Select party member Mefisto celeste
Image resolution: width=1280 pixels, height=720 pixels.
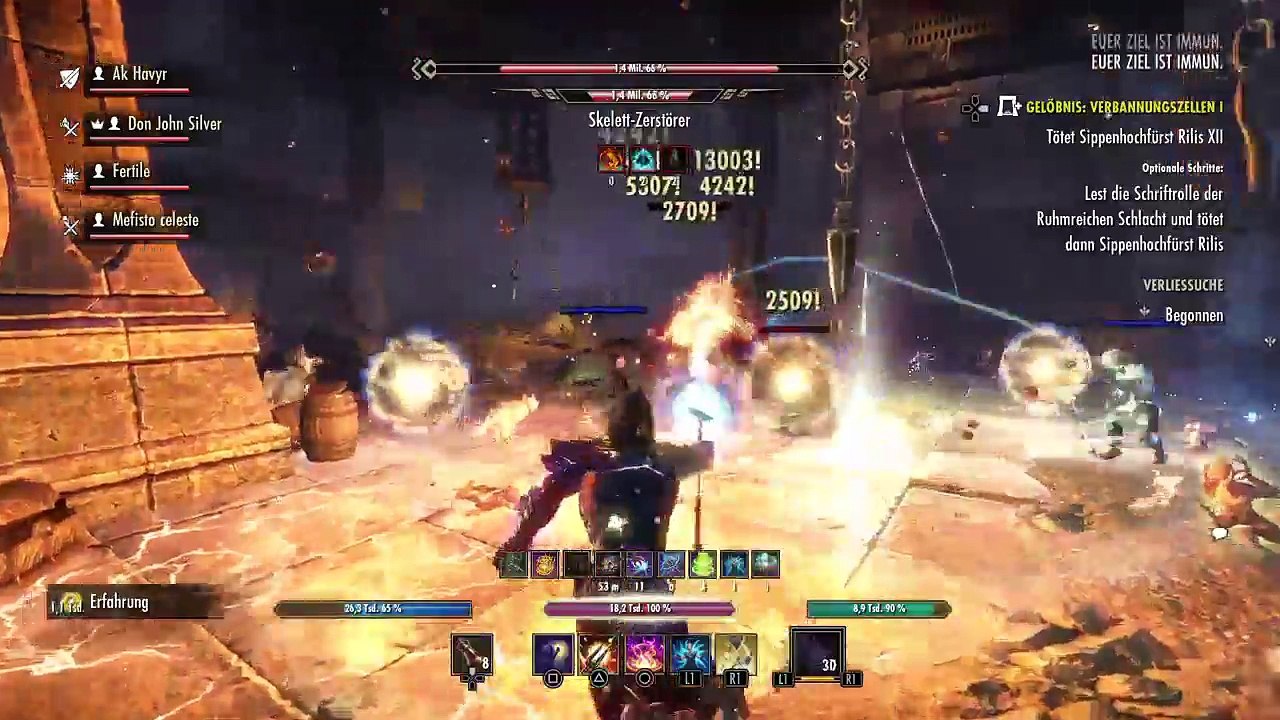pyautogui.click(x=155, y=220)
